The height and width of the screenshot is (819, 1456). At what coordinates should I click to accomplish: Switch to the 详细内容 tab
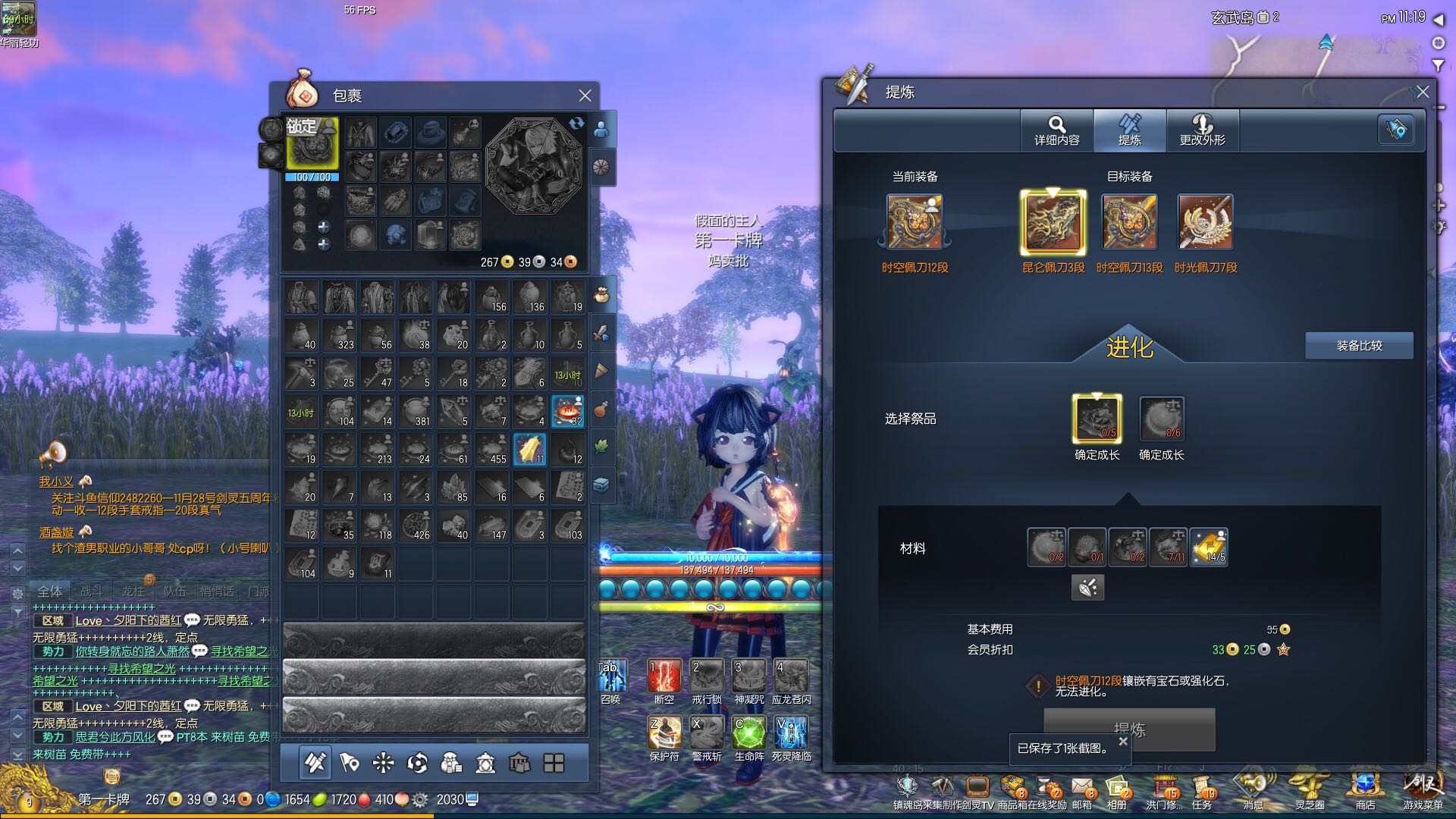tap(1056, 130)
